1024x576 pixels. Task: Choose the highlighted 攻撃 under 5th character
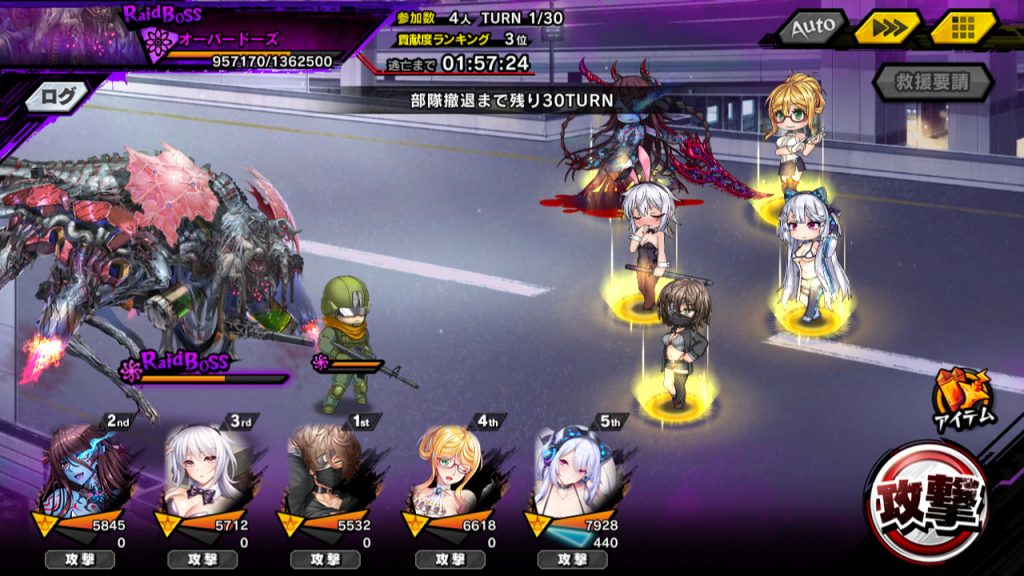coord(570,560)
